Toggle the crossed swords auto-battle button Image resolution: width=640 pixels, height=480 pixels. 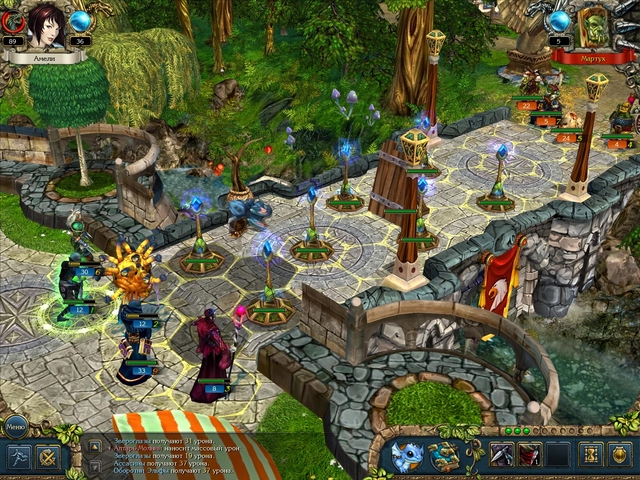[x=48, y=457]
